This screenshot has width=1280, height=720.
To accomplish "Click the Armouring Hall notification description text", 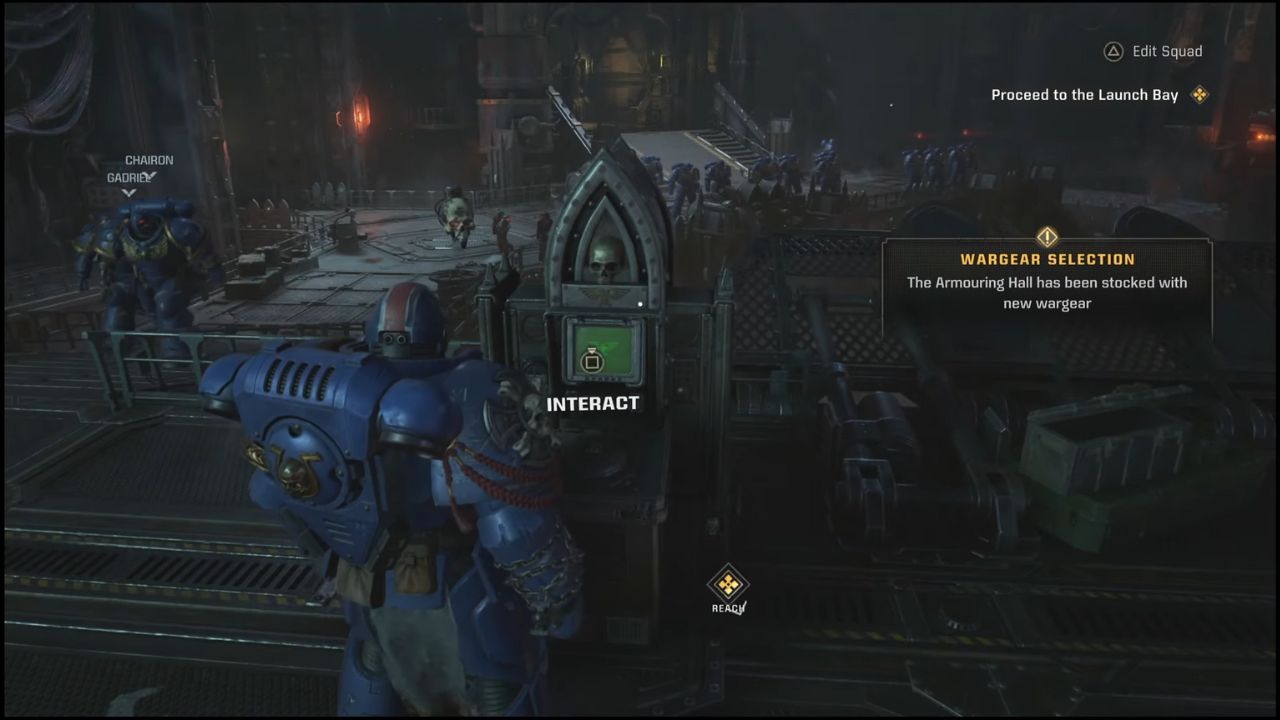I will click(x=1046, y=293).
